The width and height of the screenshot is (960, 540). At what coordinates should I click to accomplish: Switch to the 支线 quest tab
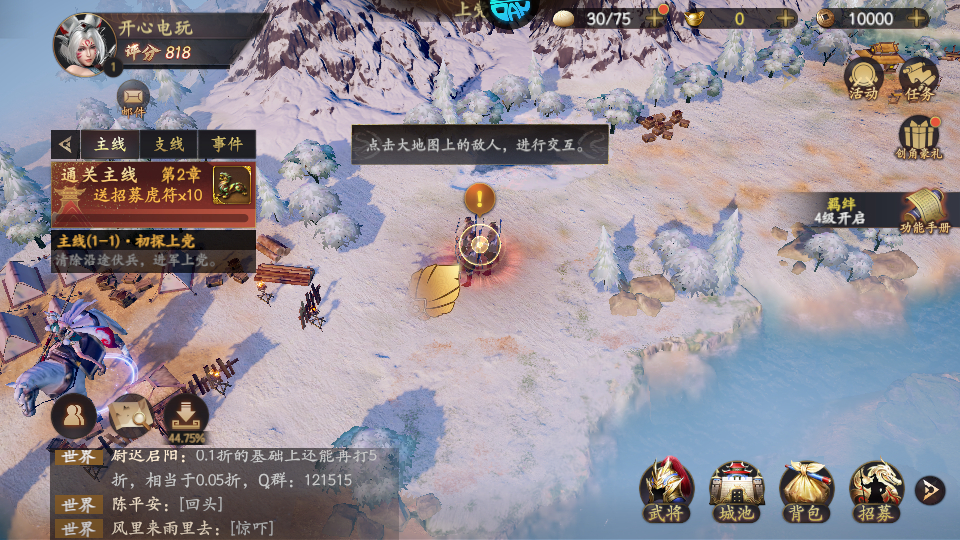tap(168, 144)
